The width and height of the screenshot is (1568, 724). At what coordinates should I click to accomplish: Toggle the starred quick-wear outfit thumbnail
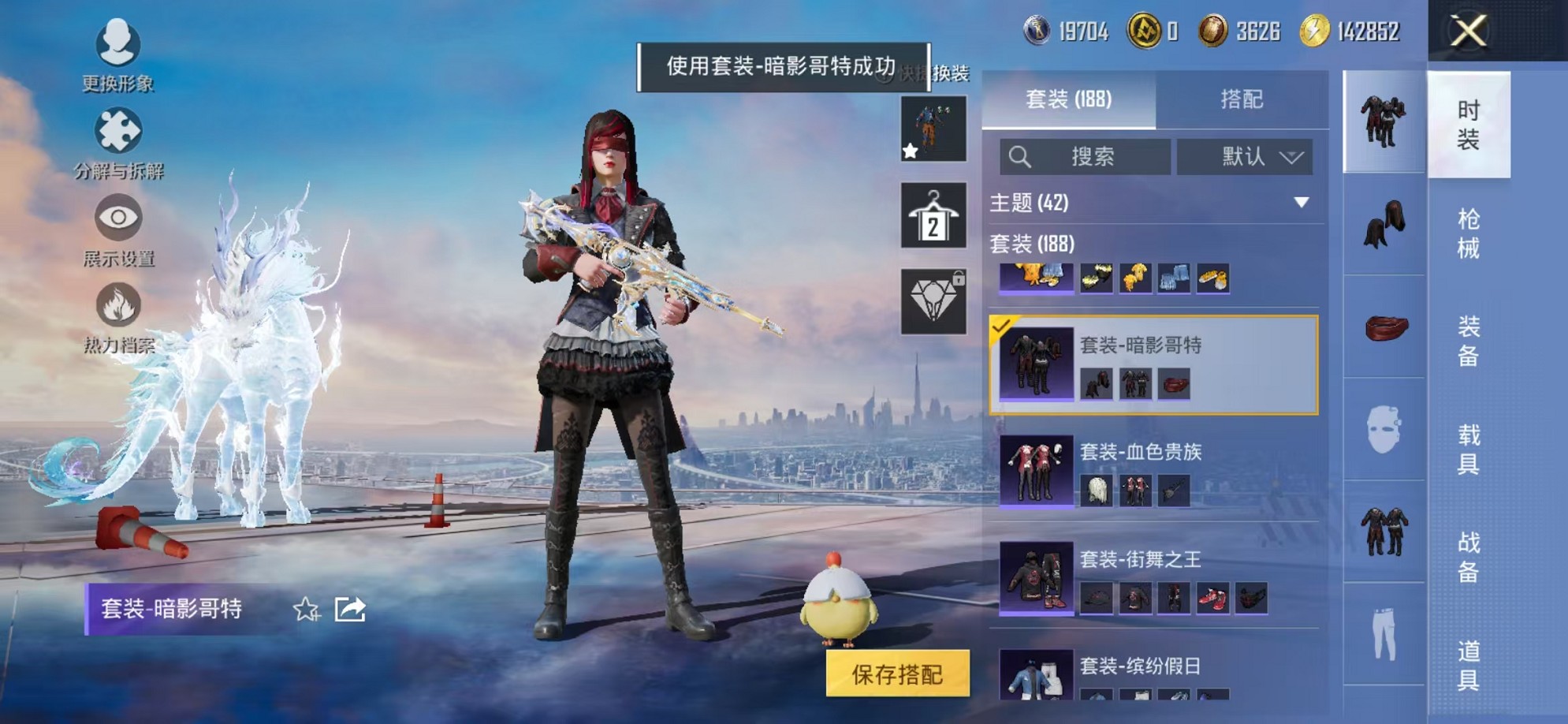pos(933,128)
